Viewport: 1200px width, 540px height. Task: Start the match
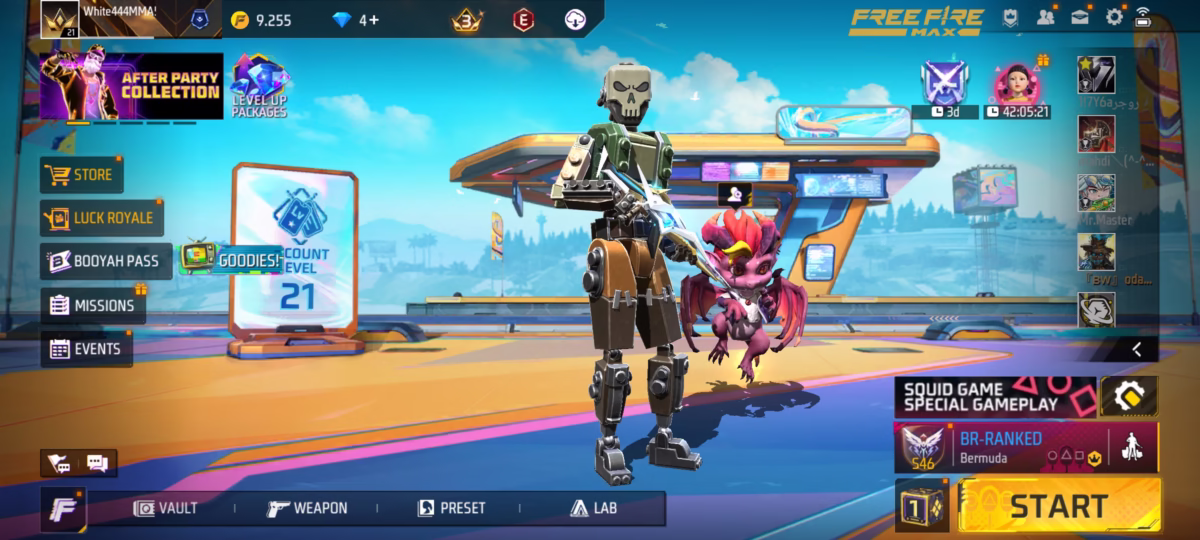(1059, 505)
